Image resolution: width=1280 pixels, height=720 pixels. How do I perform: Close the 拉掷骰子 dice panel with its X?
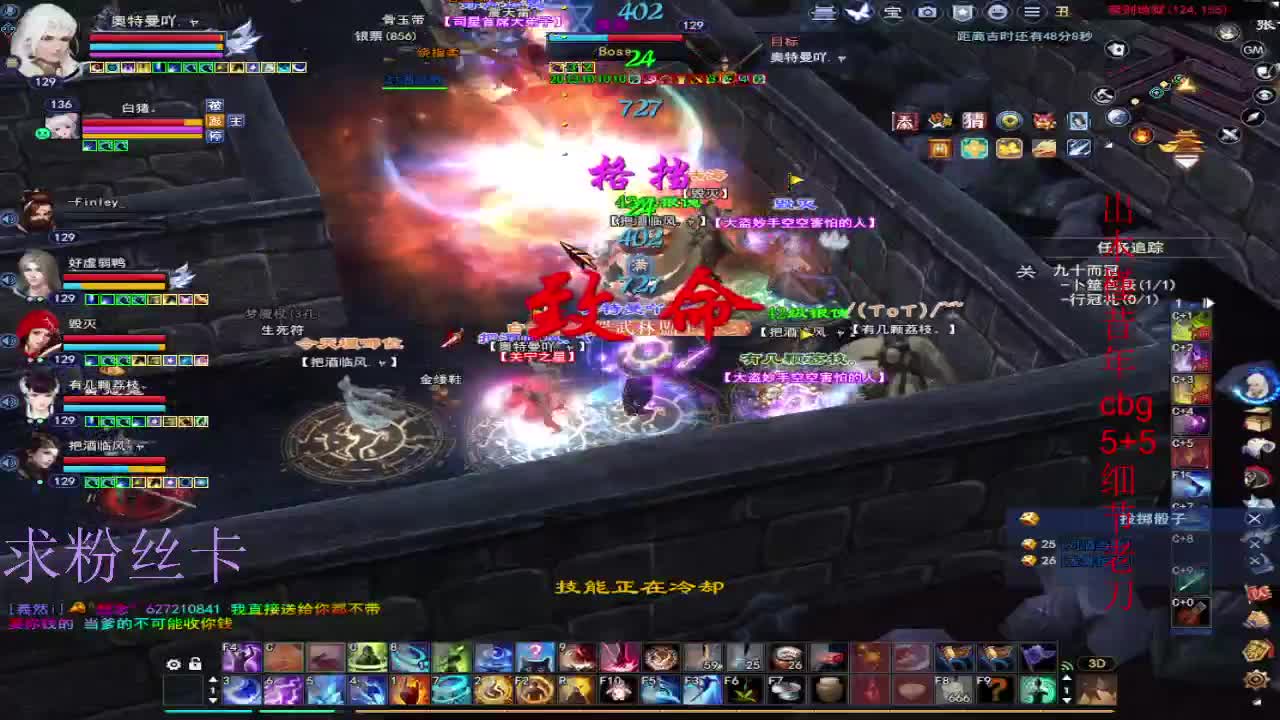coord(1254,519)
